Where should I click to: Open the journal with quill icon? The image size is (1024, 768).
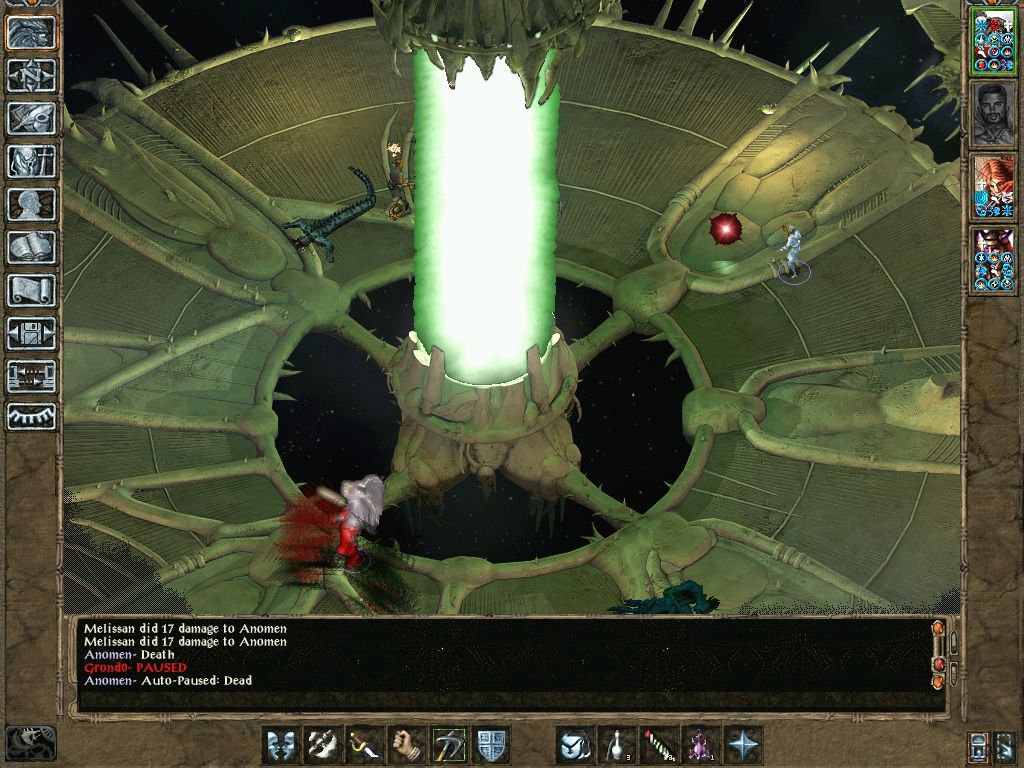point(31,118)
